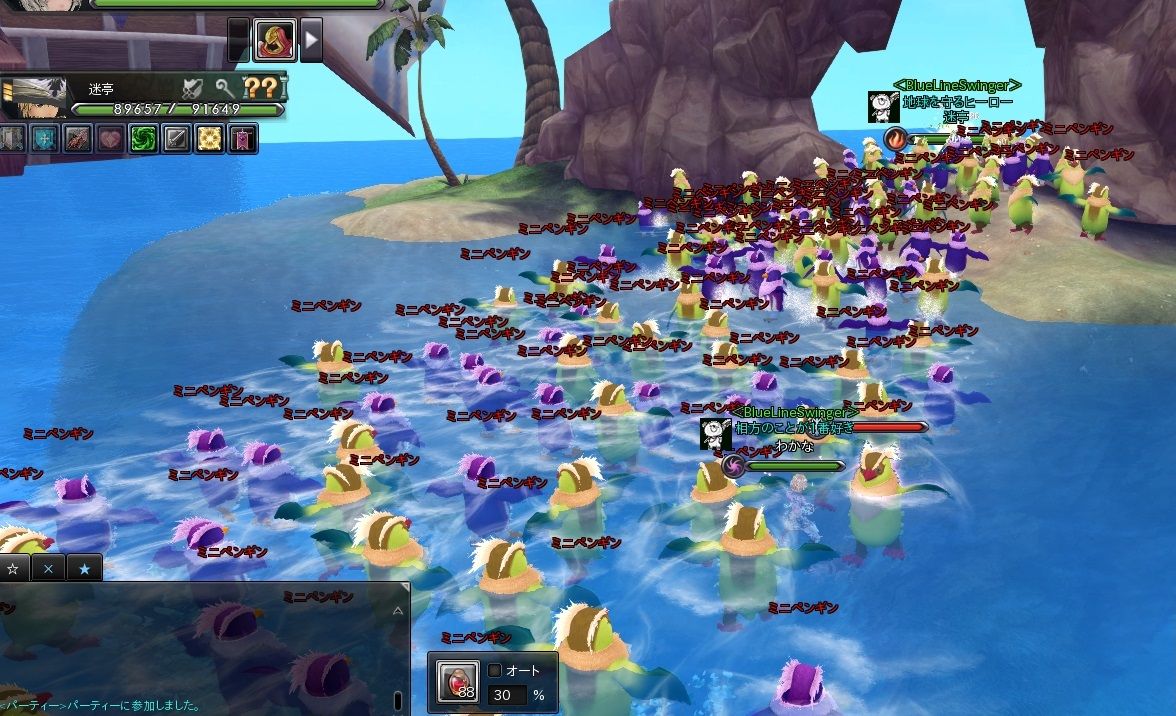Click the silver sword buff icon

[176, 138]
